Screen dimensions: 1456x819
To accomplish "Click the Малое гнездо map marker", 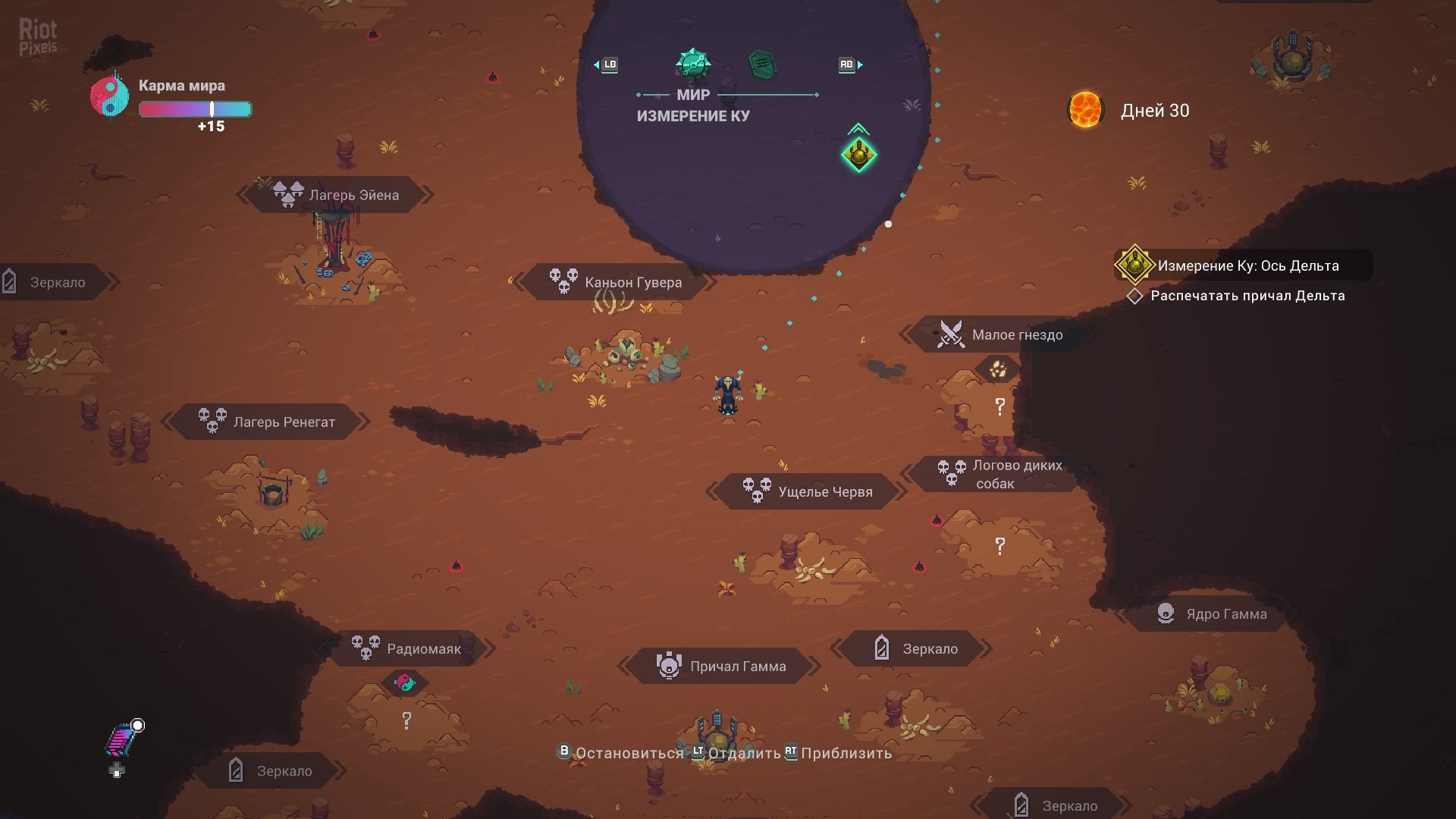I will (1000, 334).
